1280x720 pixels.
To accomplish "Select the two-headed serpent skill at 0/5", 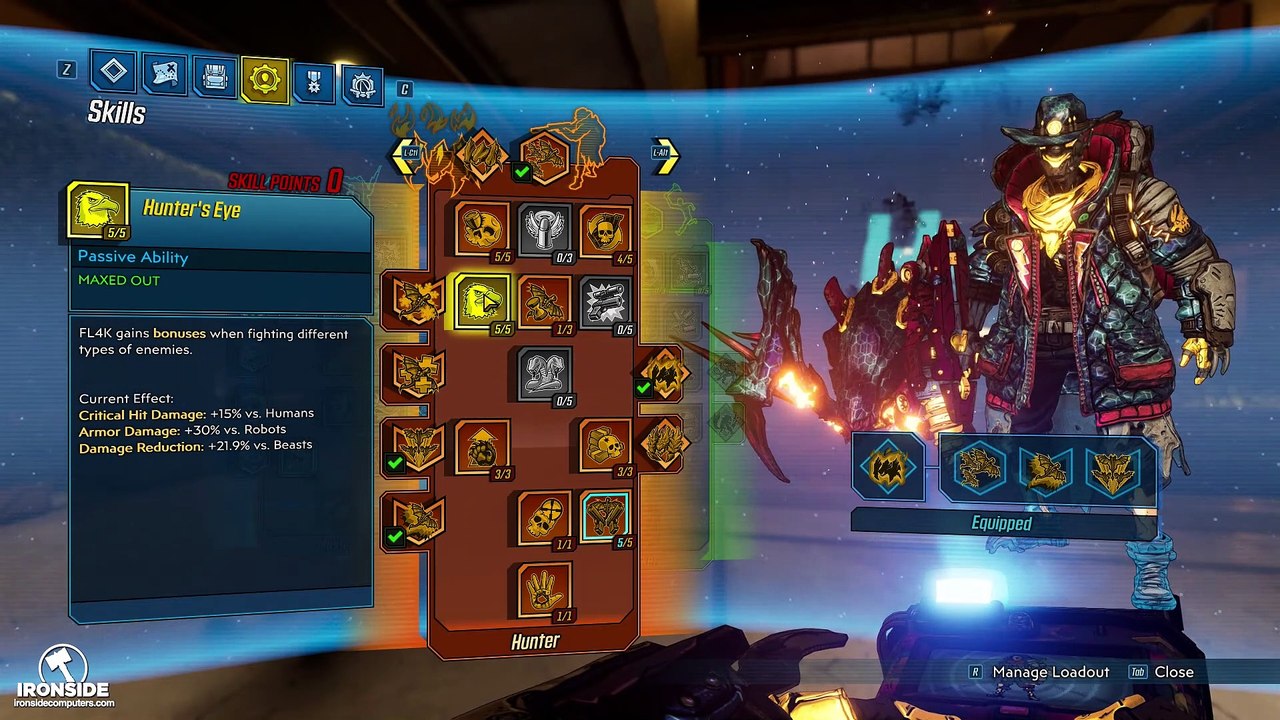I will tap(544, 373).
